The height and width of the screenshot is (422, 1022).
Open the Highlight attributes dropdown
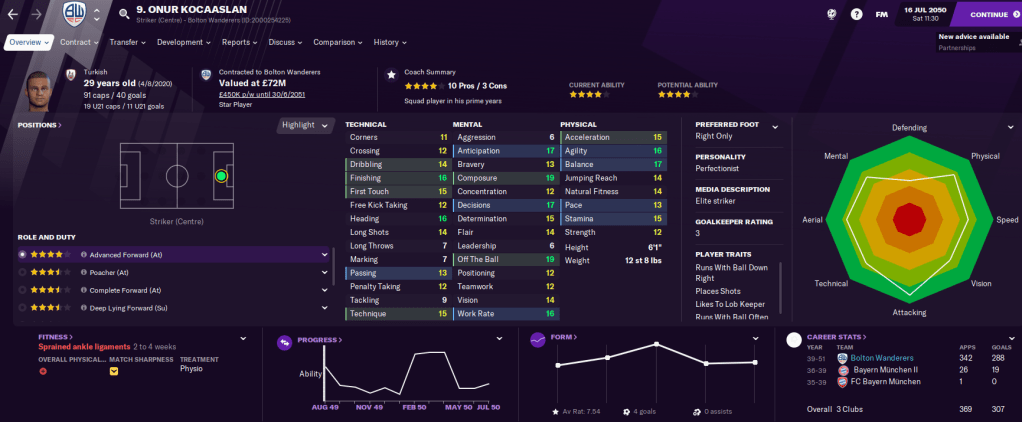point(304,125)
